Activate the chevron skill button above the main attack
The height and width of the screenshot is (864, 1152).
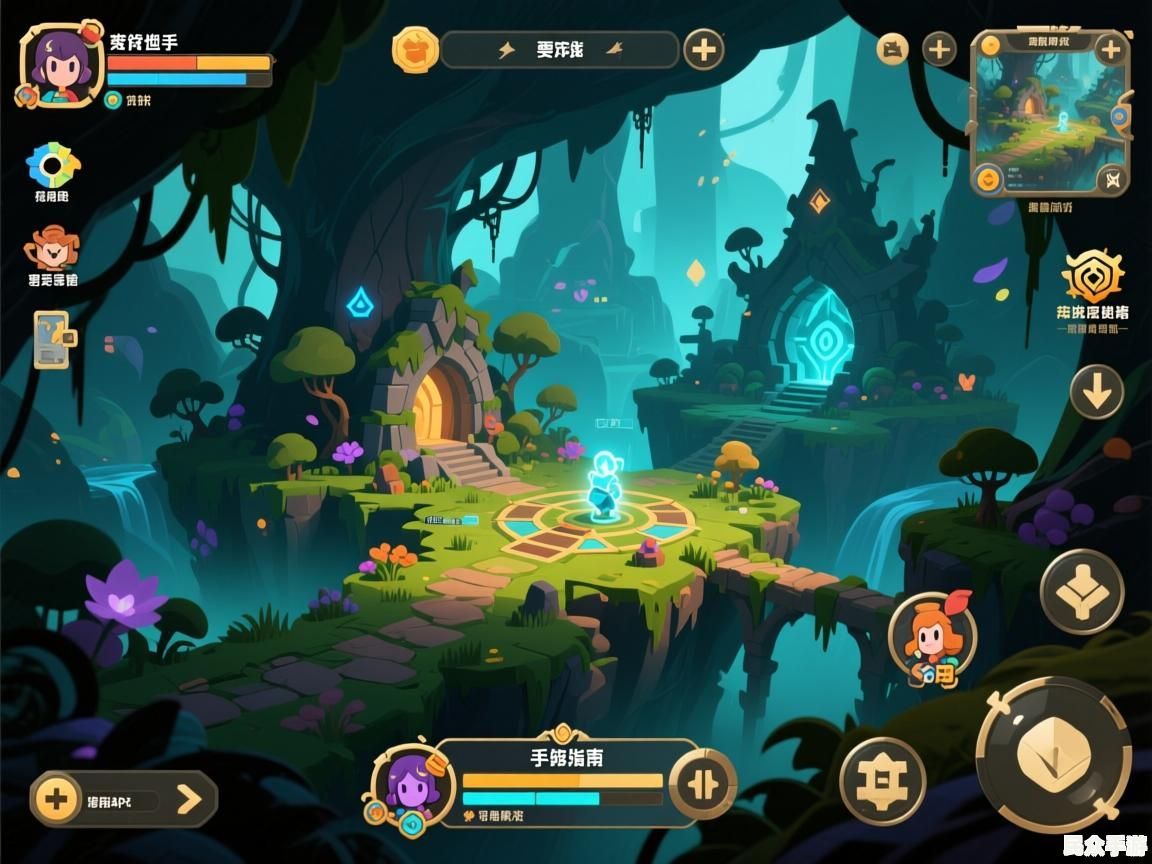(x=1082, y=592)
